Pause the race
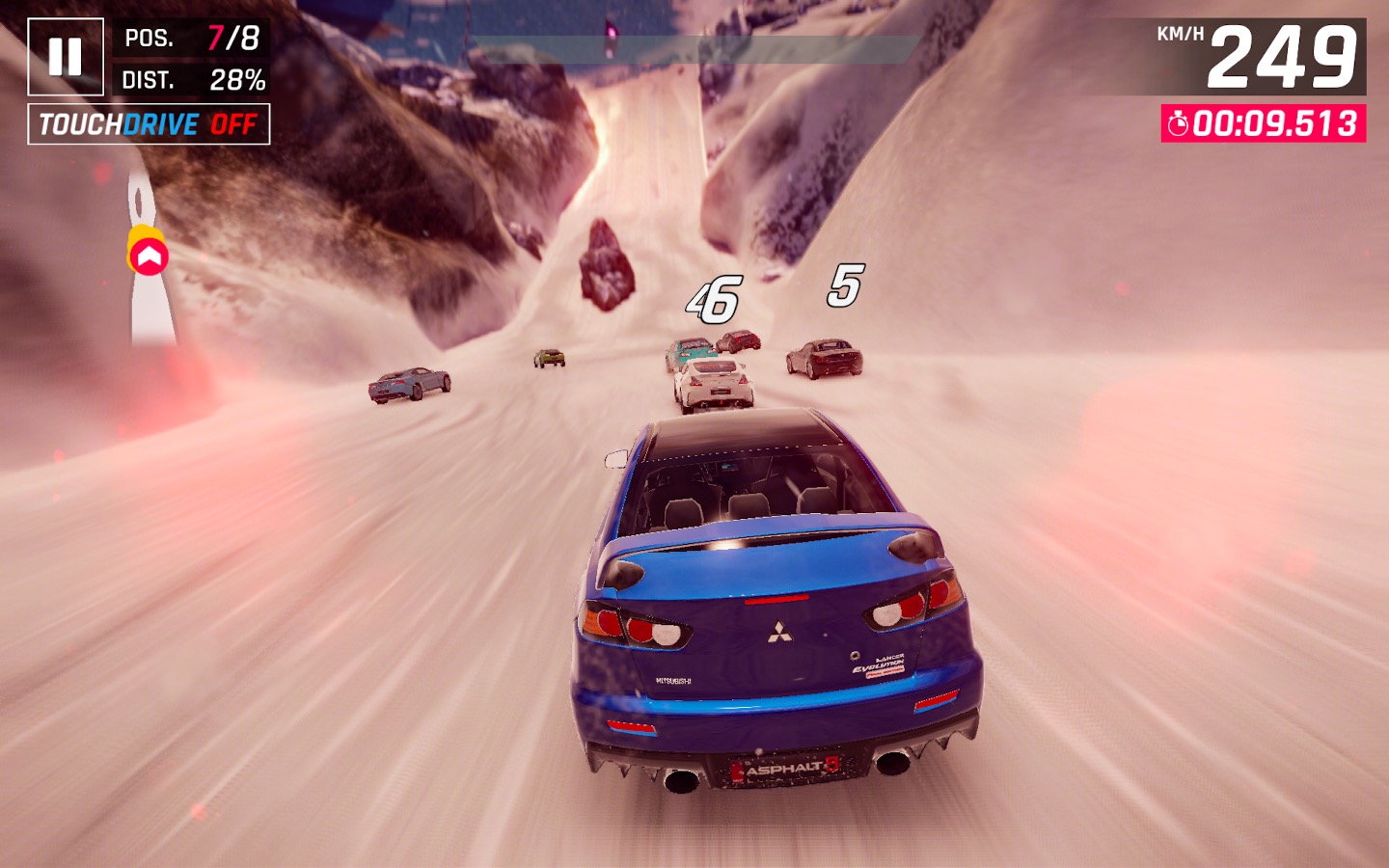 tap(65, 57)
